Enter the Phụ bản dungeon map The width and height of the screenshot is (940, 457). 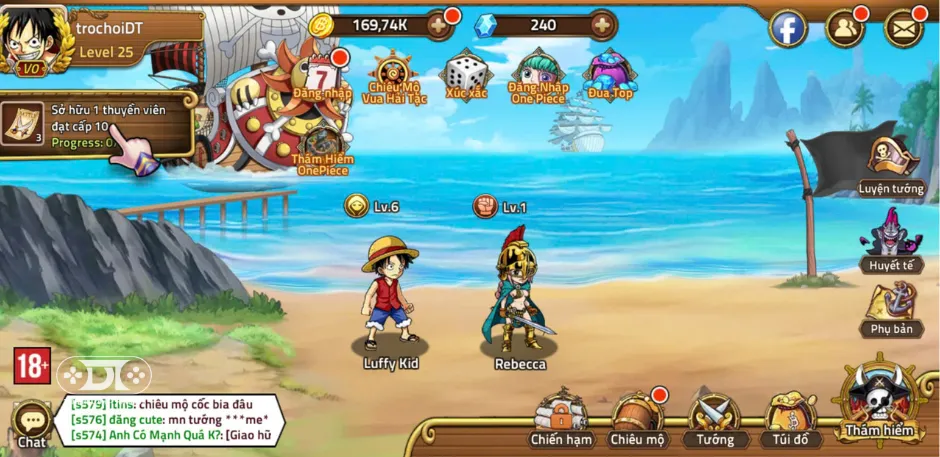[x=890, y=310]
